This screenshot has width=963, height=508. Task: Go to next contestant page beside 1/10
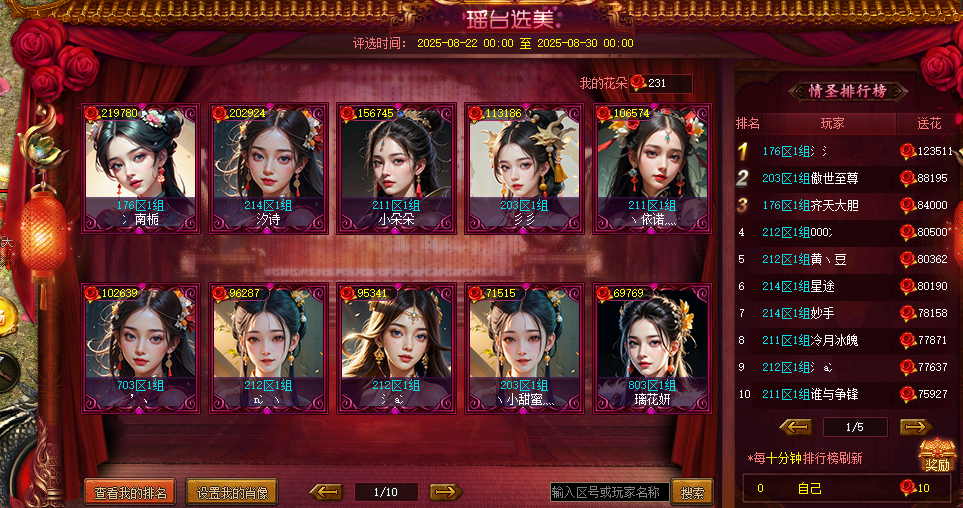click(446, 491)
